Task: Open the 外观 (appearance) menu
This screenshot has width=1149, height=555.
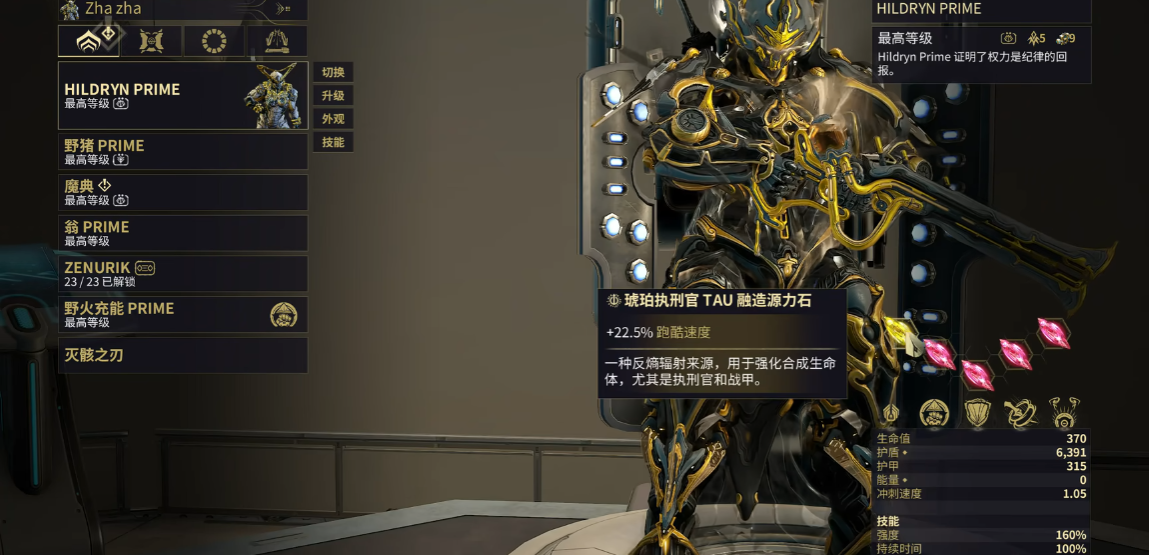Action: (x=333, y=119)
